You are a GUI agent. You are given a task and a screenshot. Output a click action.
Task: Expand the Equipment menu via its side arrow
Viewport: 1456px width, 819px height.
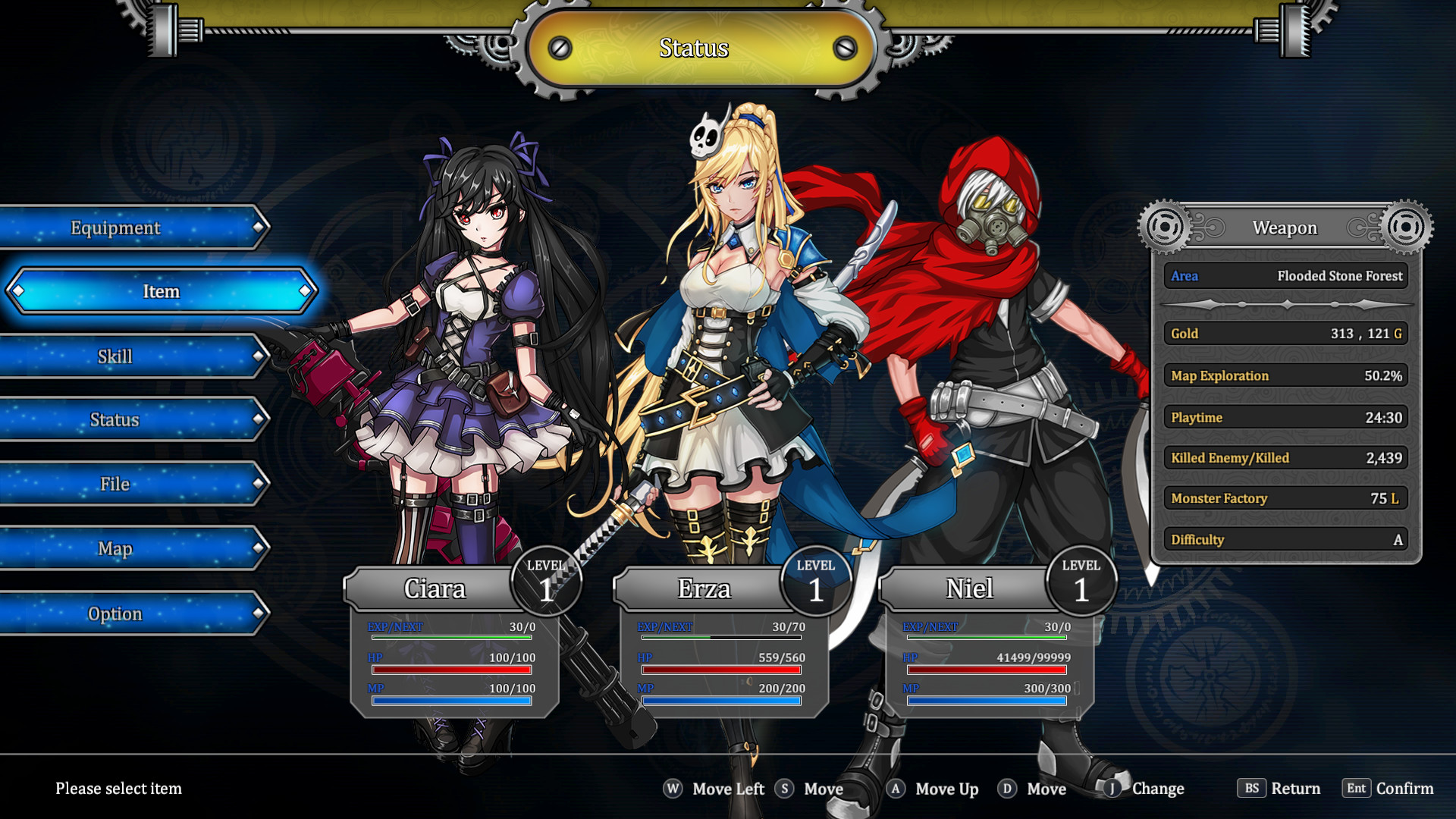coord(260,227)
